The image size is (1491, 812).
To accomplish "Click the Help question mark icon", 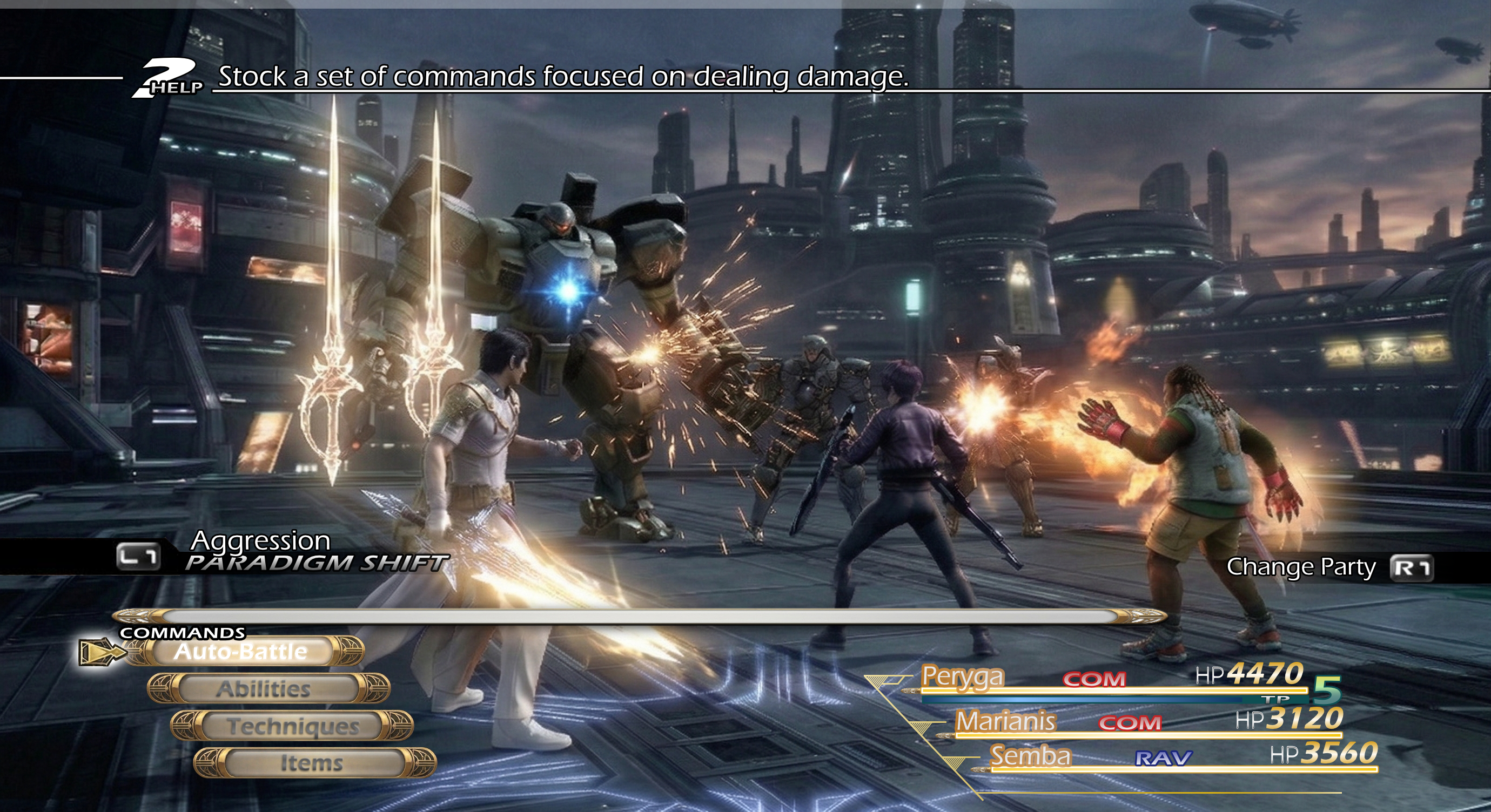I will tap(168, 78).
